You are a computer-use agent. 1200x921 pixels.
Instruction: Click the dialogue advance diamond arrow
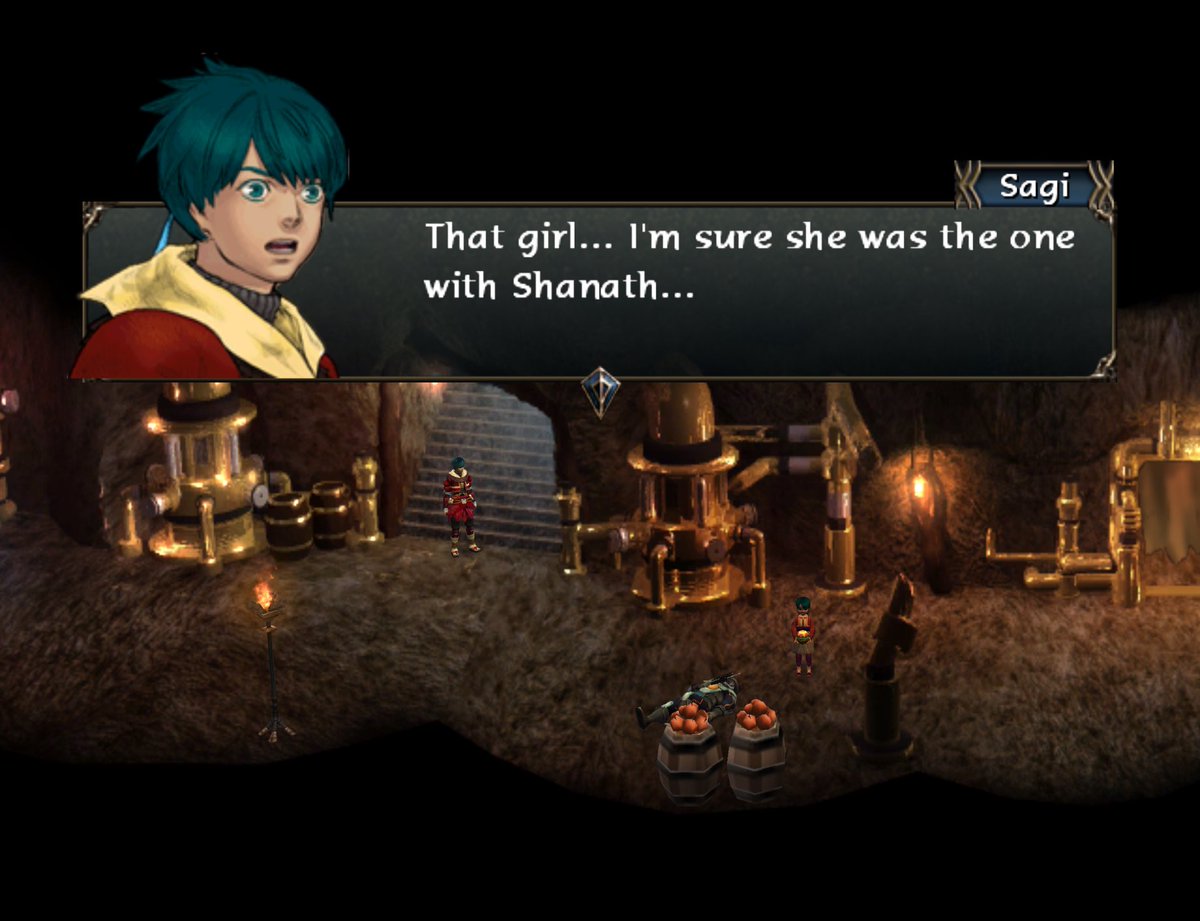pos(600,391)
